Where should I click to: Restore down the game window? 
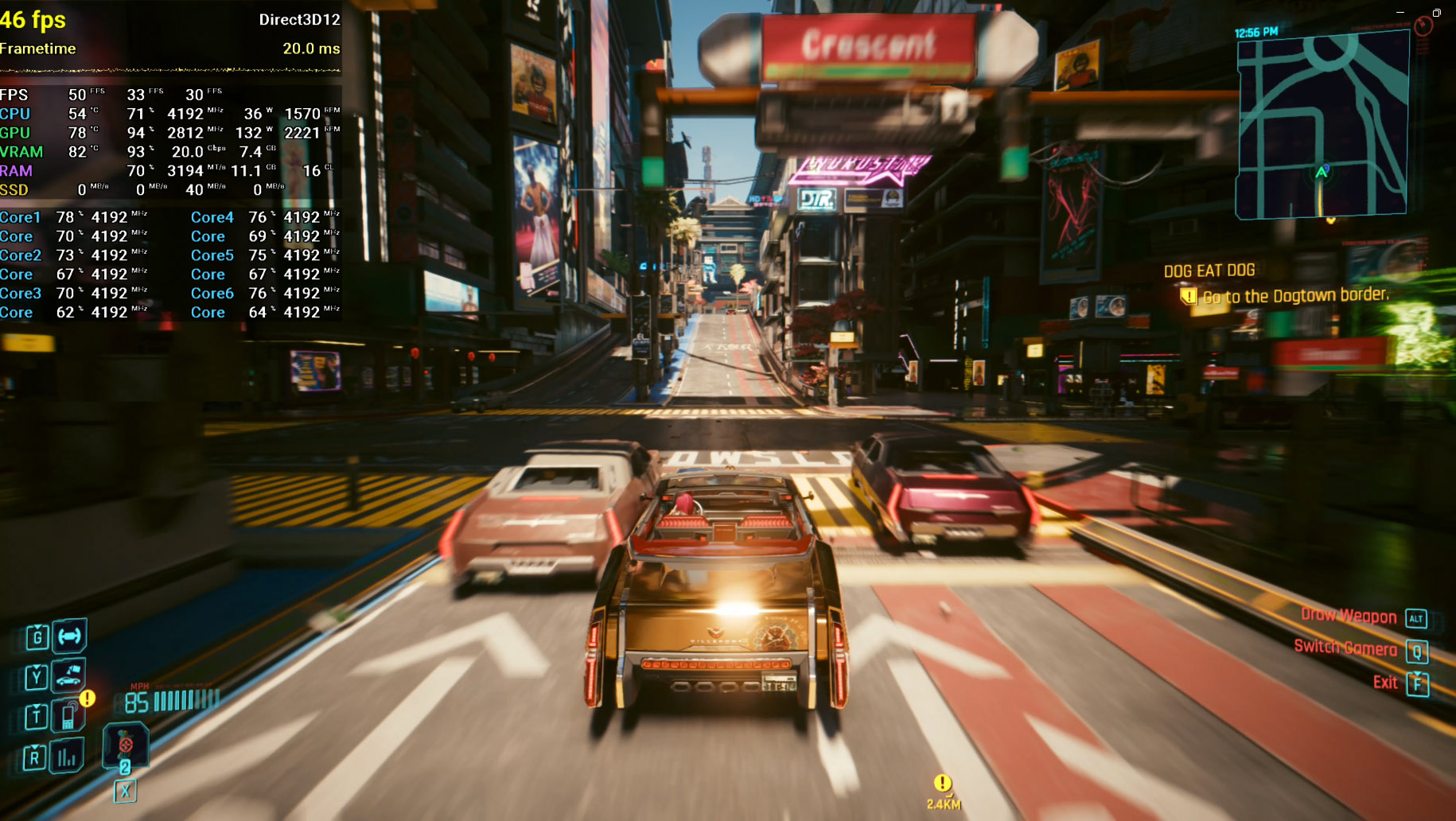[1437, 12]
